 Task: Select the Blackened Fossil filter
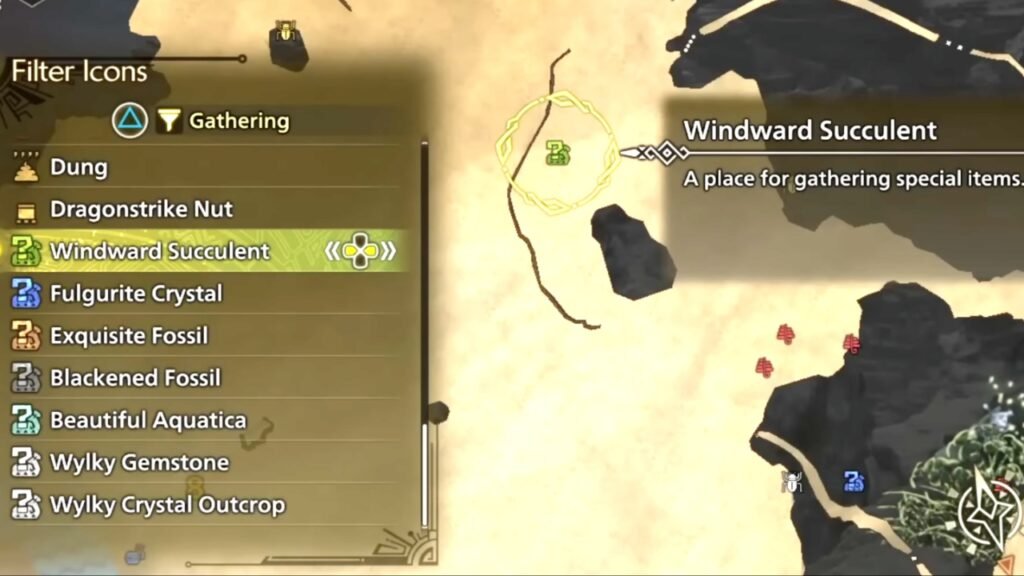pos(135,378)
